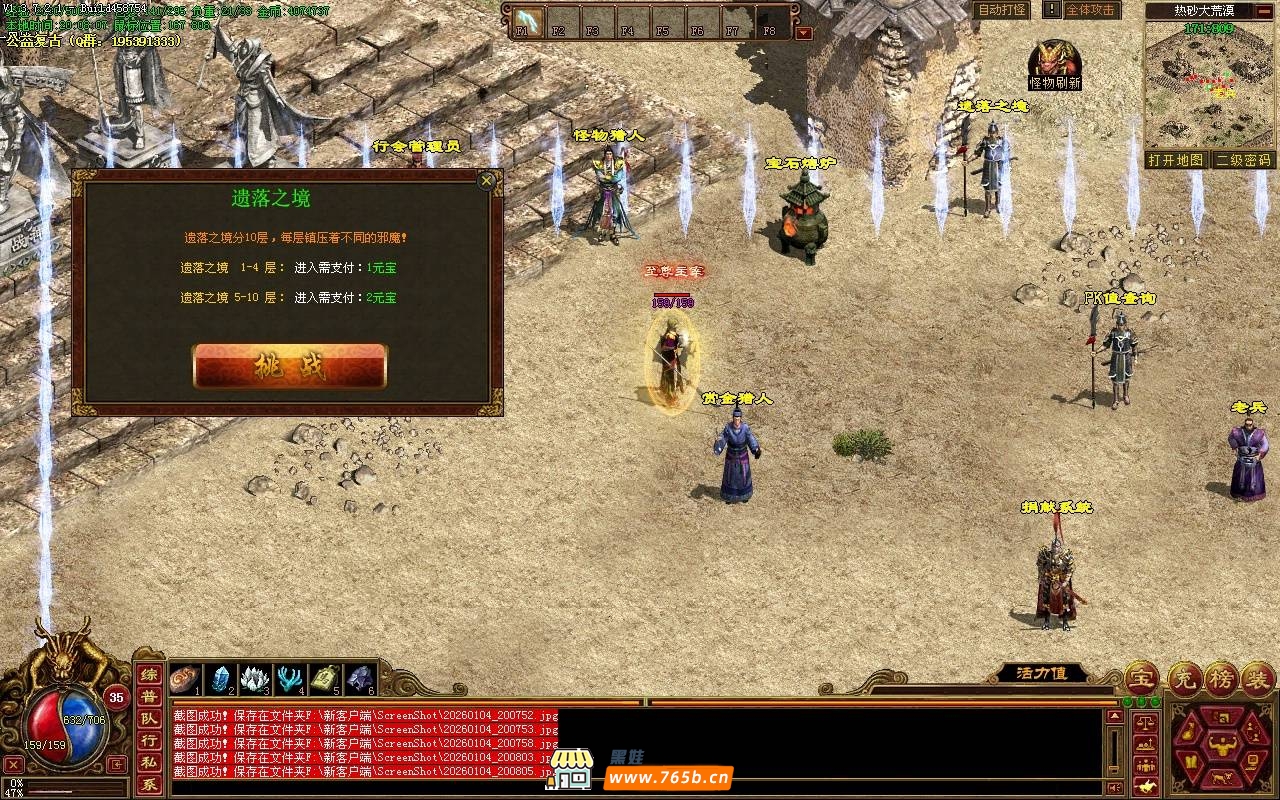Open the 二级密码 secondary password button
Viewport: 1280px width, 800px height.
[x=1243, y=160]
